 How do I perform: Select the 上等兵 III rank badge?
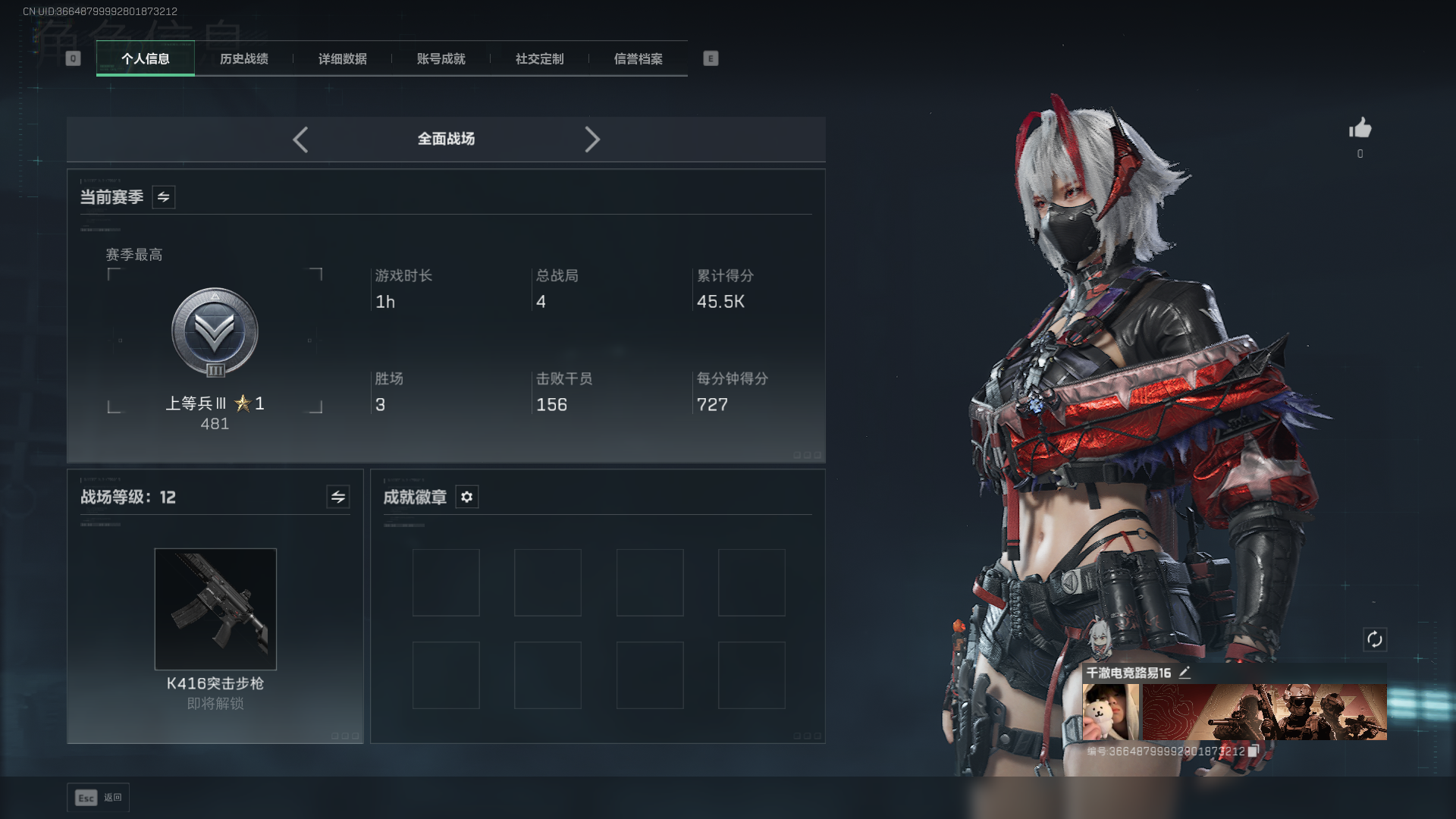(215, 332)
